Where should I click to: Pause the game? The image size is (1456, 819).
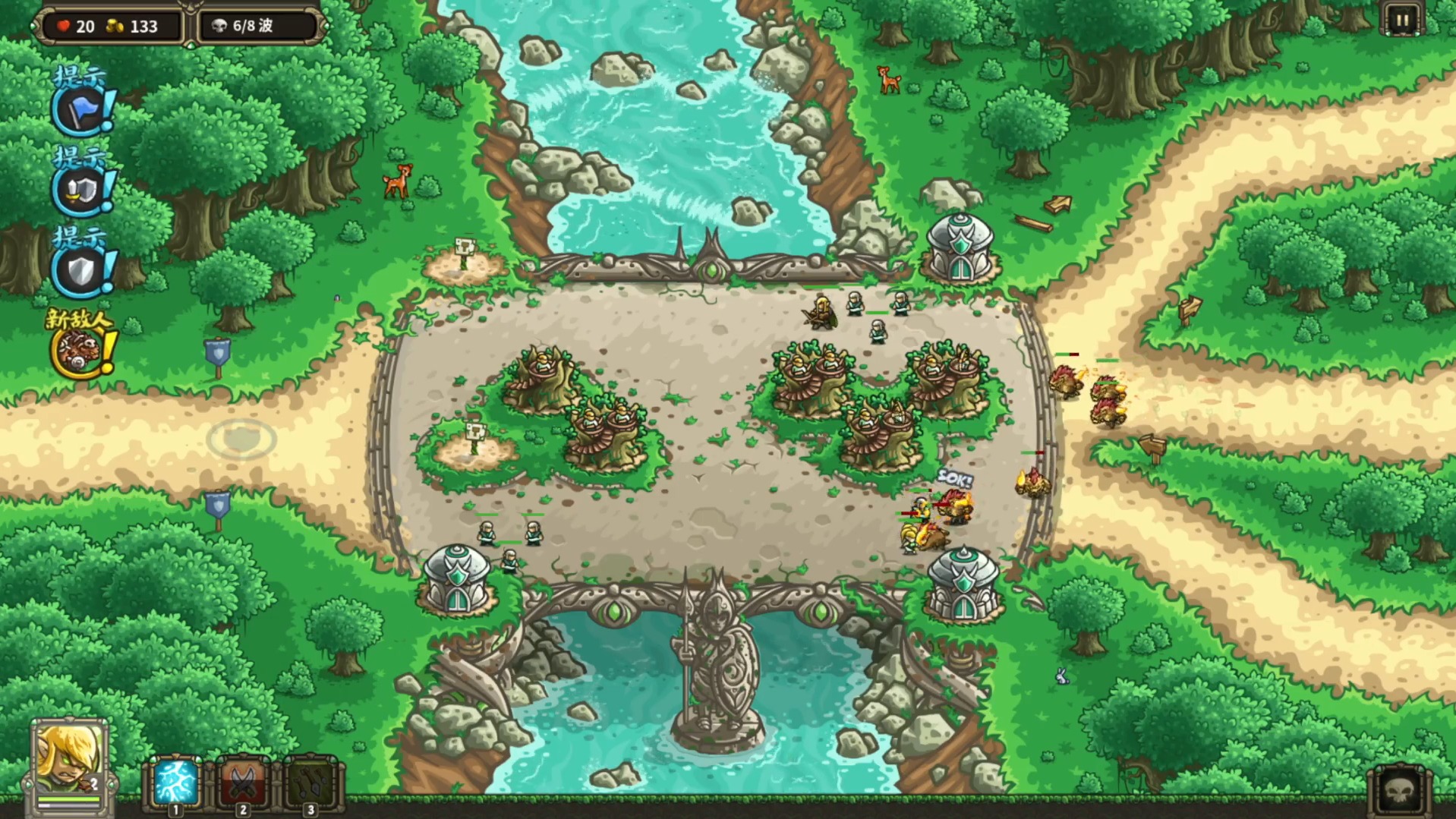coord(1401,20)
